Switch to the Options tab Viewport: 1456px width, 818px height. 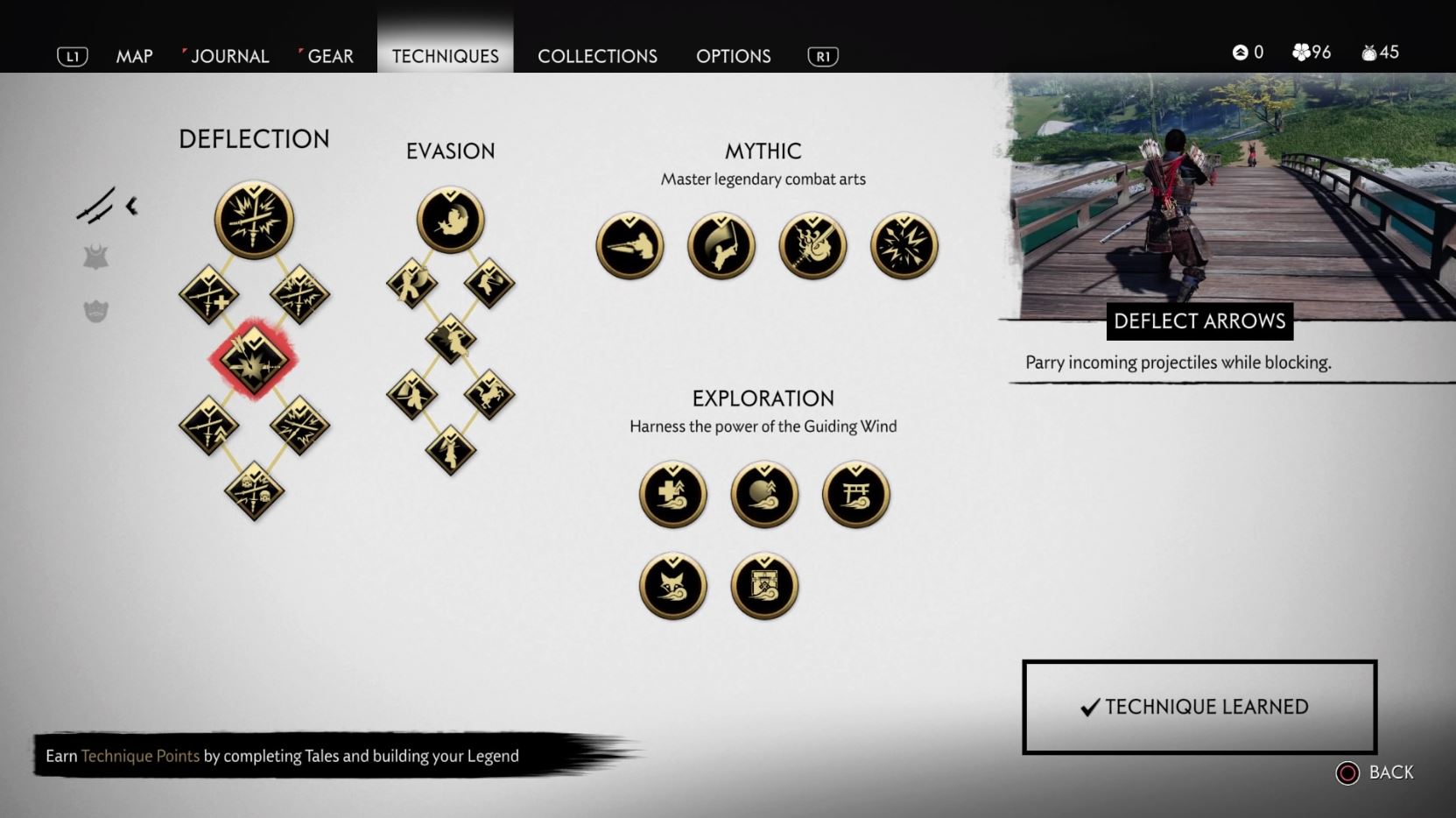733,56
